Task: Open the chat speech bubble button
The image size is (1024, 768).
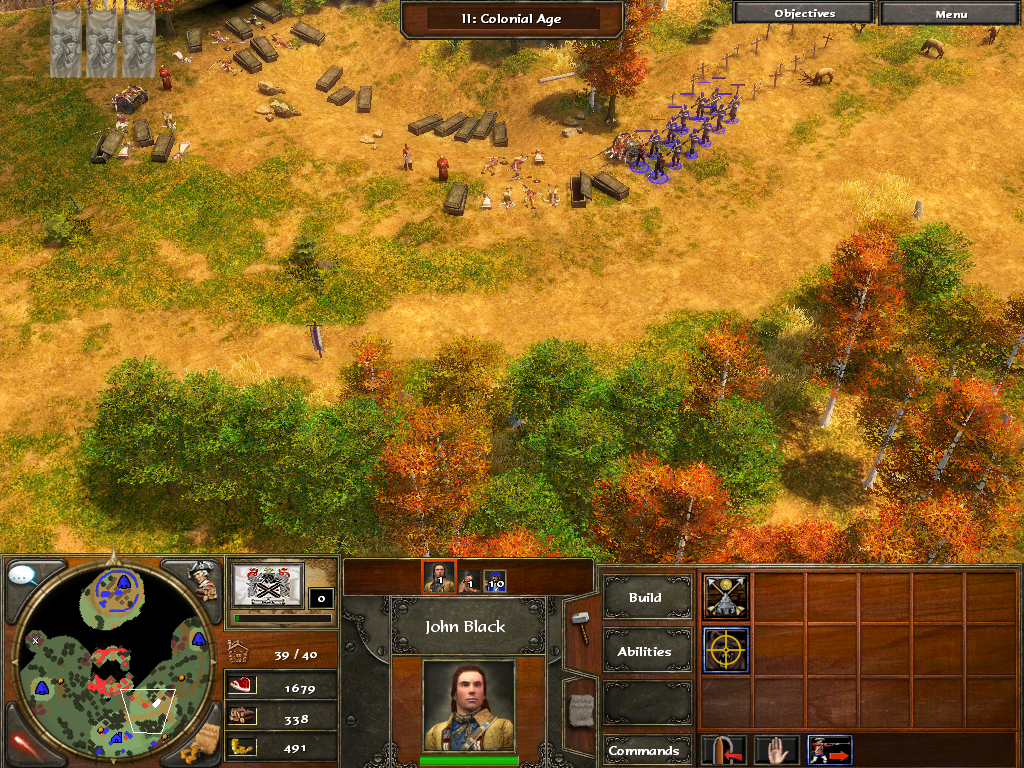Action: [x=22, y=575]
